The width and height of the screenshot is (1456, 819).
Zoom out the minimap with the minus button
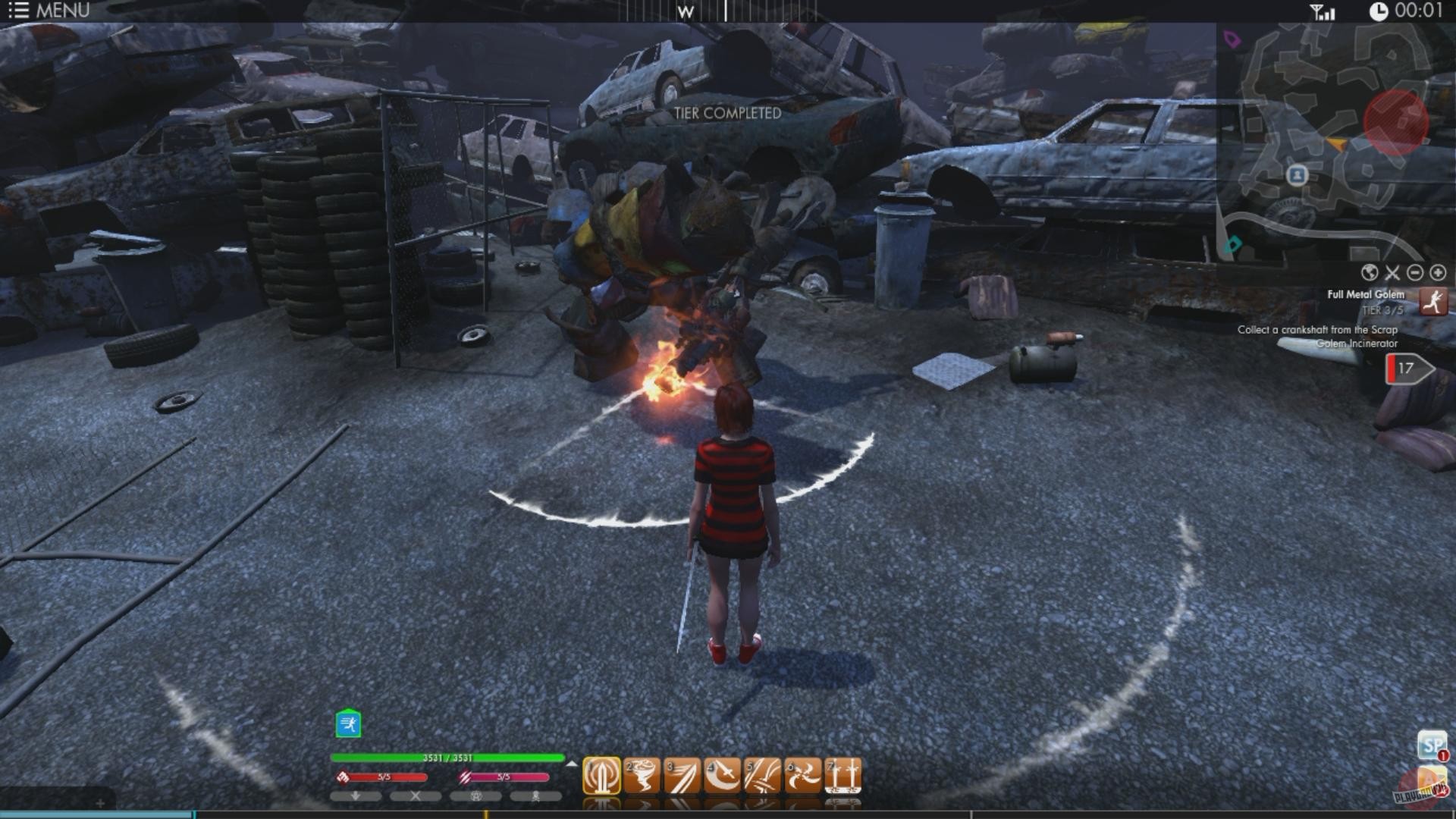pos(1415,273)
